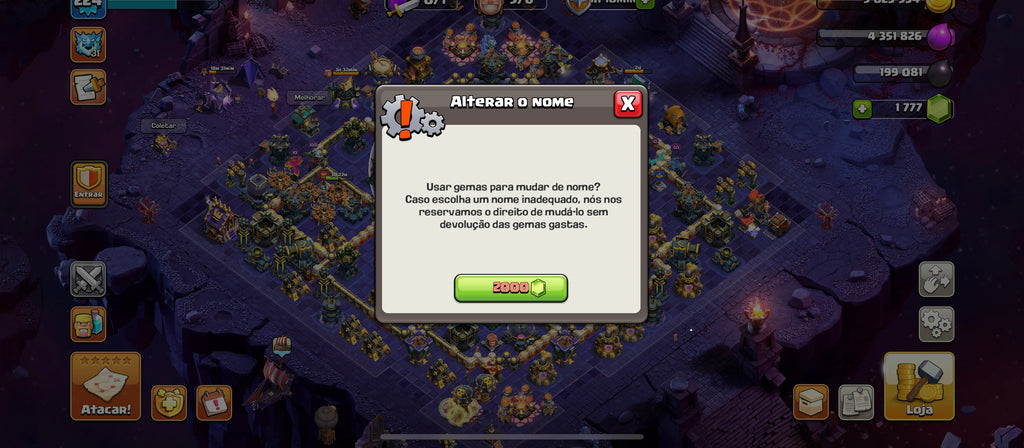Open the scroll icon below the wolf
Image resolution: width=1024 pixels, height=448 pixels.
coord(88,87)
